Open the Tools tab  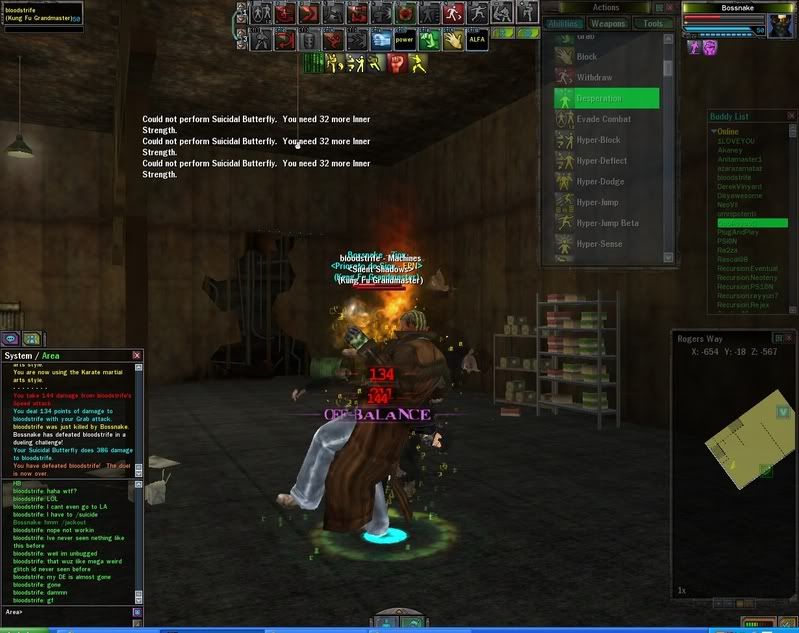coord(653,24)
